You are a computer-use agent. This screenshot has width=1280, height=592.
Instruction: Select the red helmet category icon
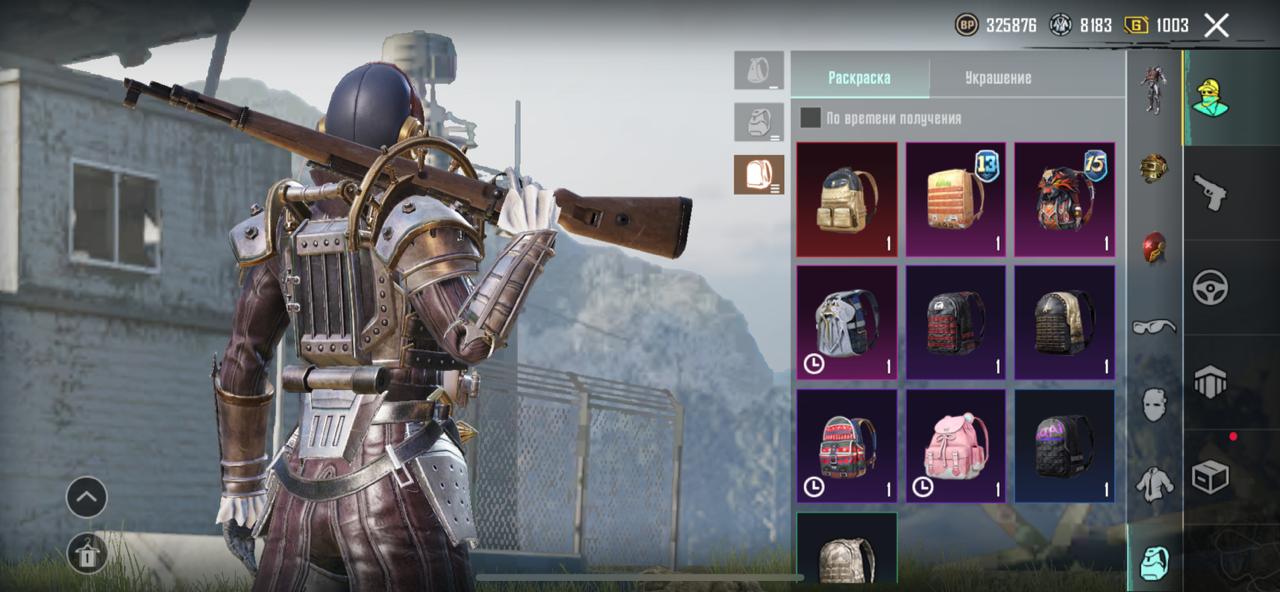pos(1154,248)
